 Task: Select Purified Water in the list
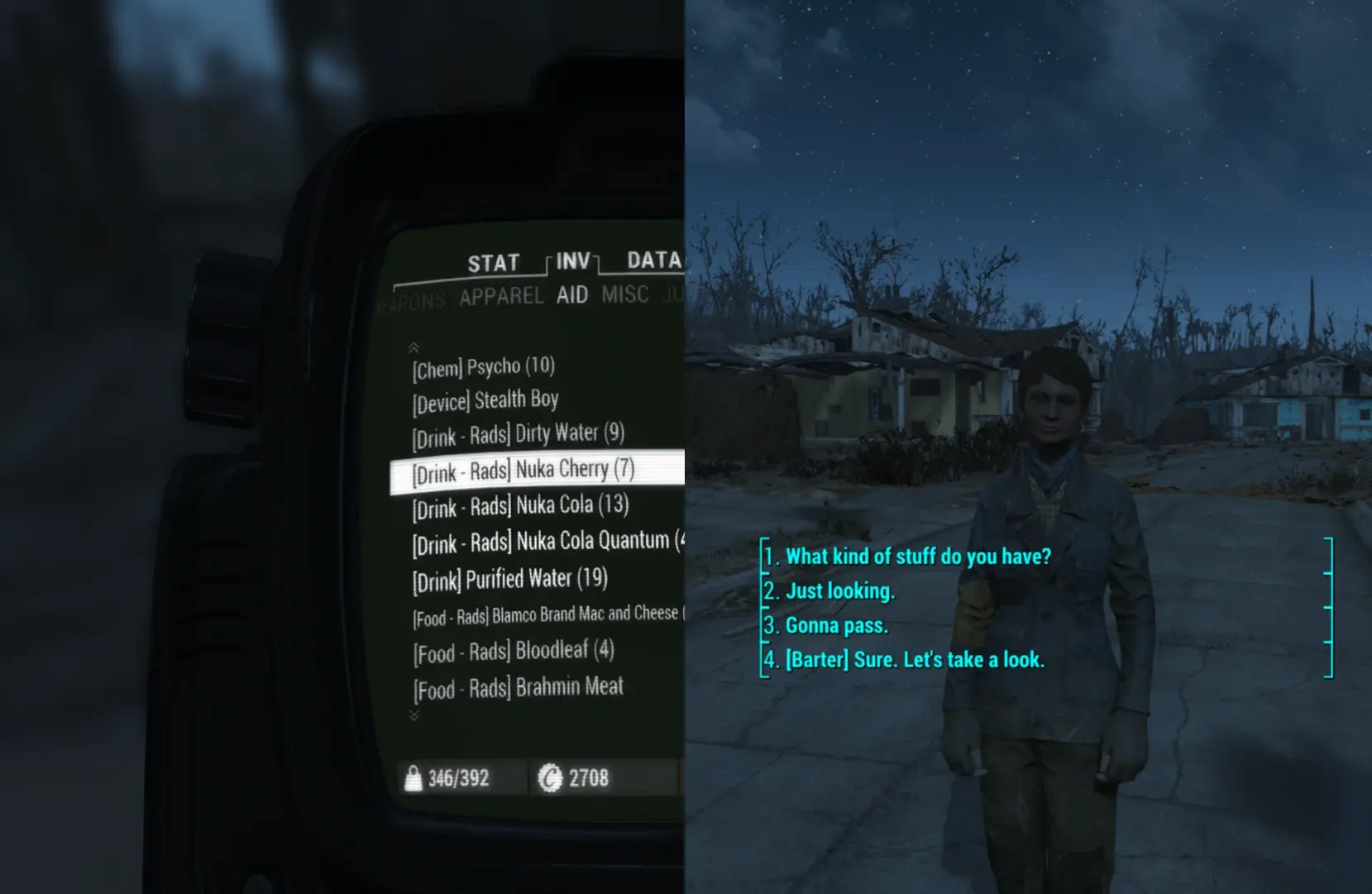(x=510, y=579)
